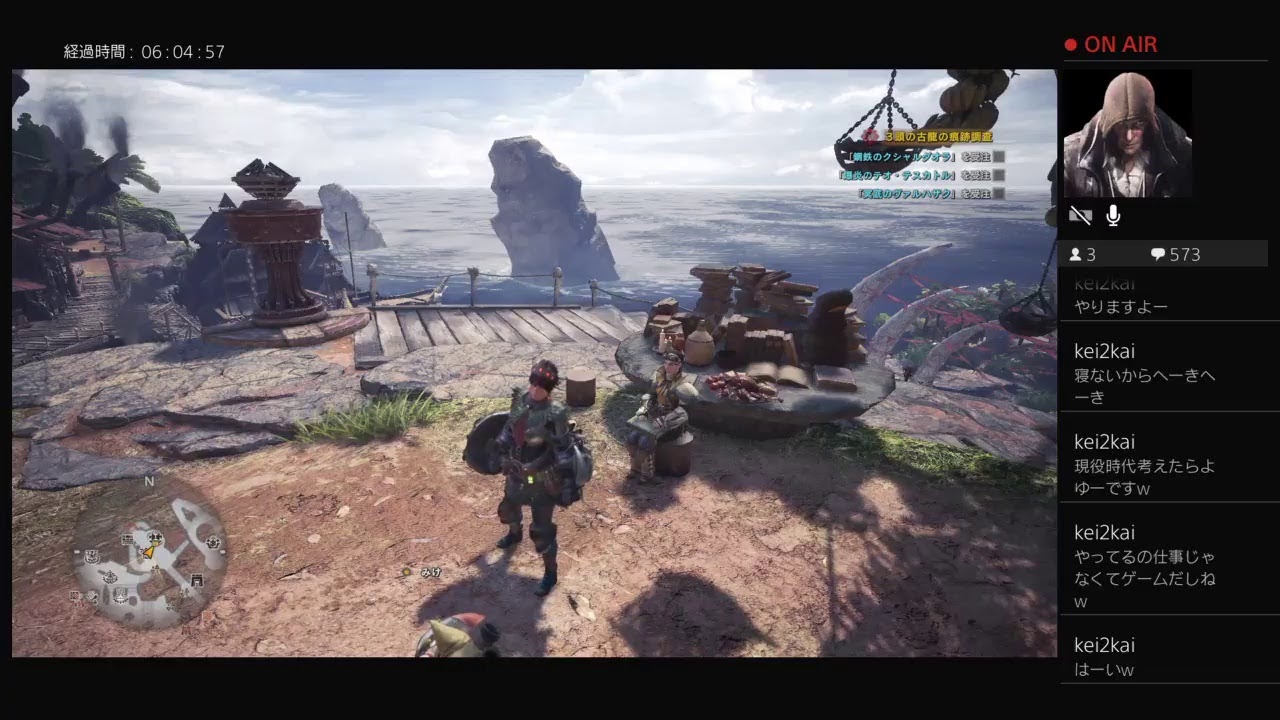Toggle the crossed-out camera icon
Image resolution: width=1280 pixels, height=720 pixels.
pos(1080,215)
